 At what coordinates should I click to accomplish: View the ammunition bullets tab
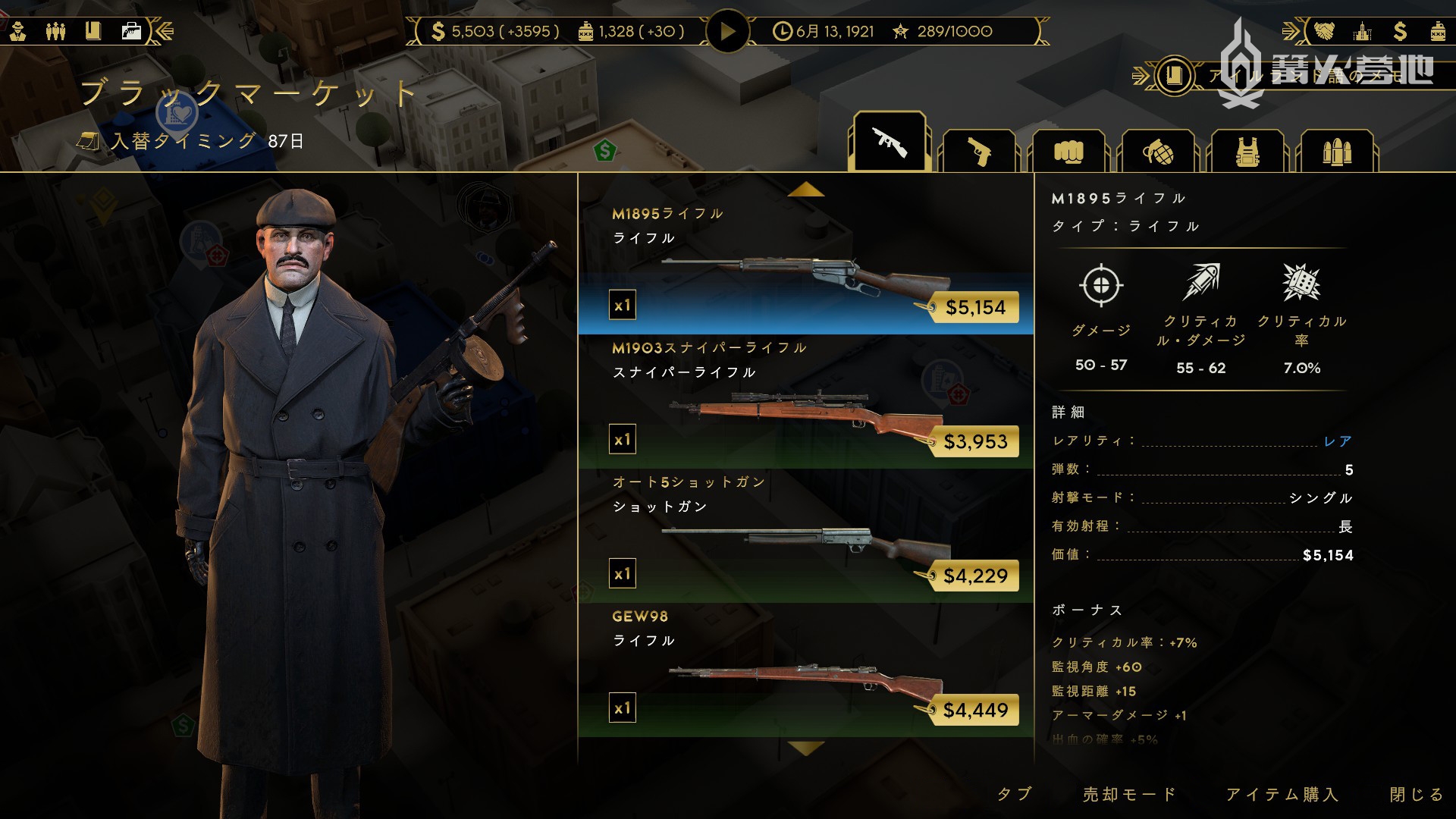1336,152
